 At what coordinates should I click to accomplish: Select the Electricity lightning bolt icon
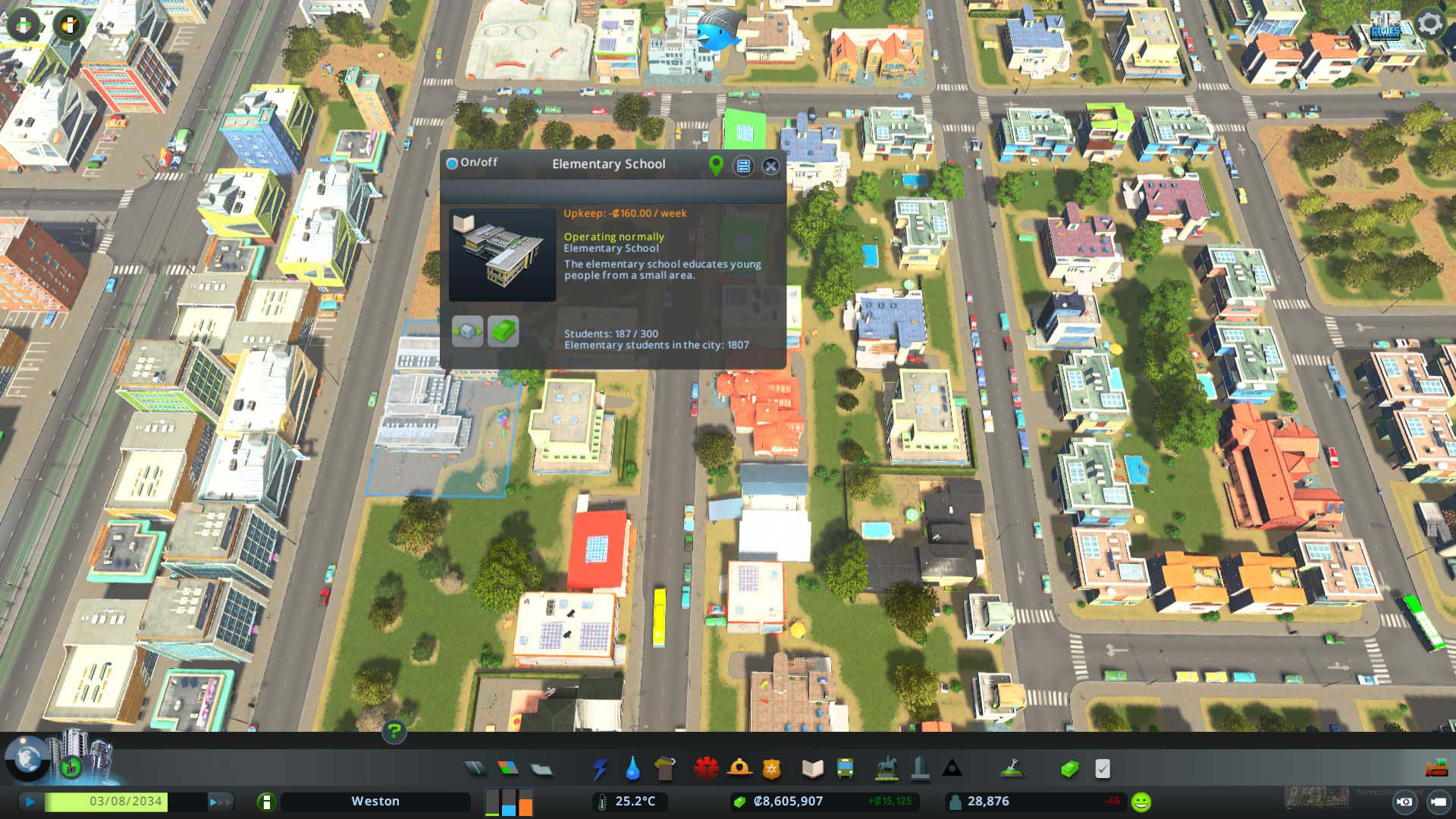click(x=599, y=769)
